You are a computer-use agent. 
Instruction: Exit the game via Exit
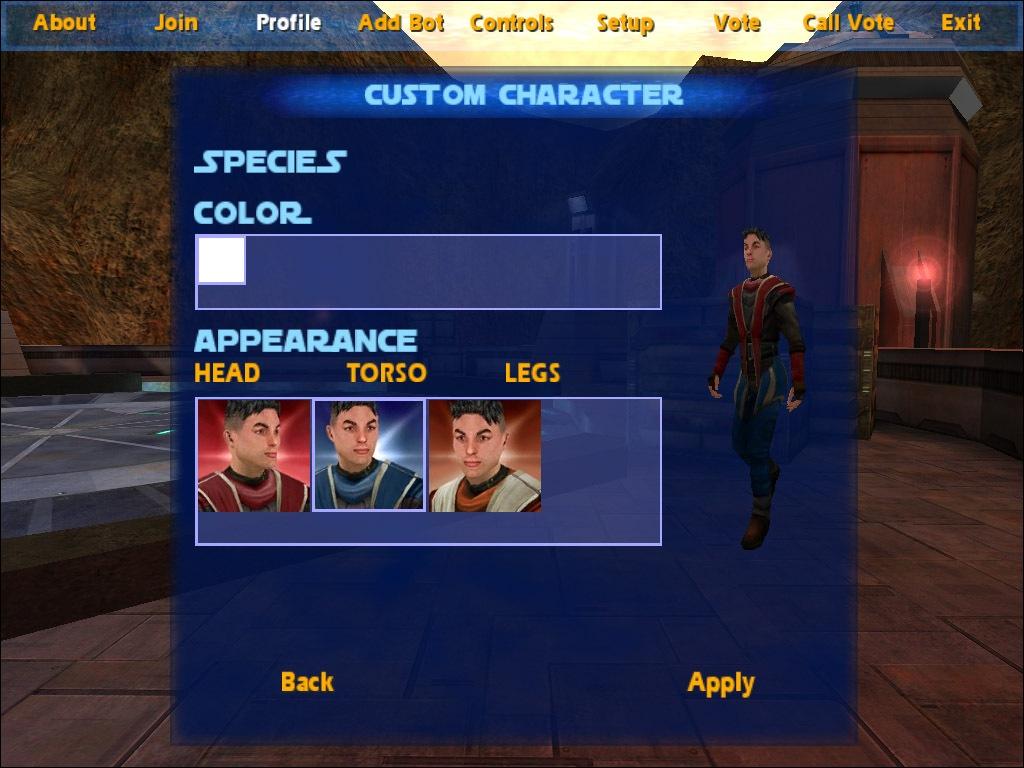coord(961,22)
